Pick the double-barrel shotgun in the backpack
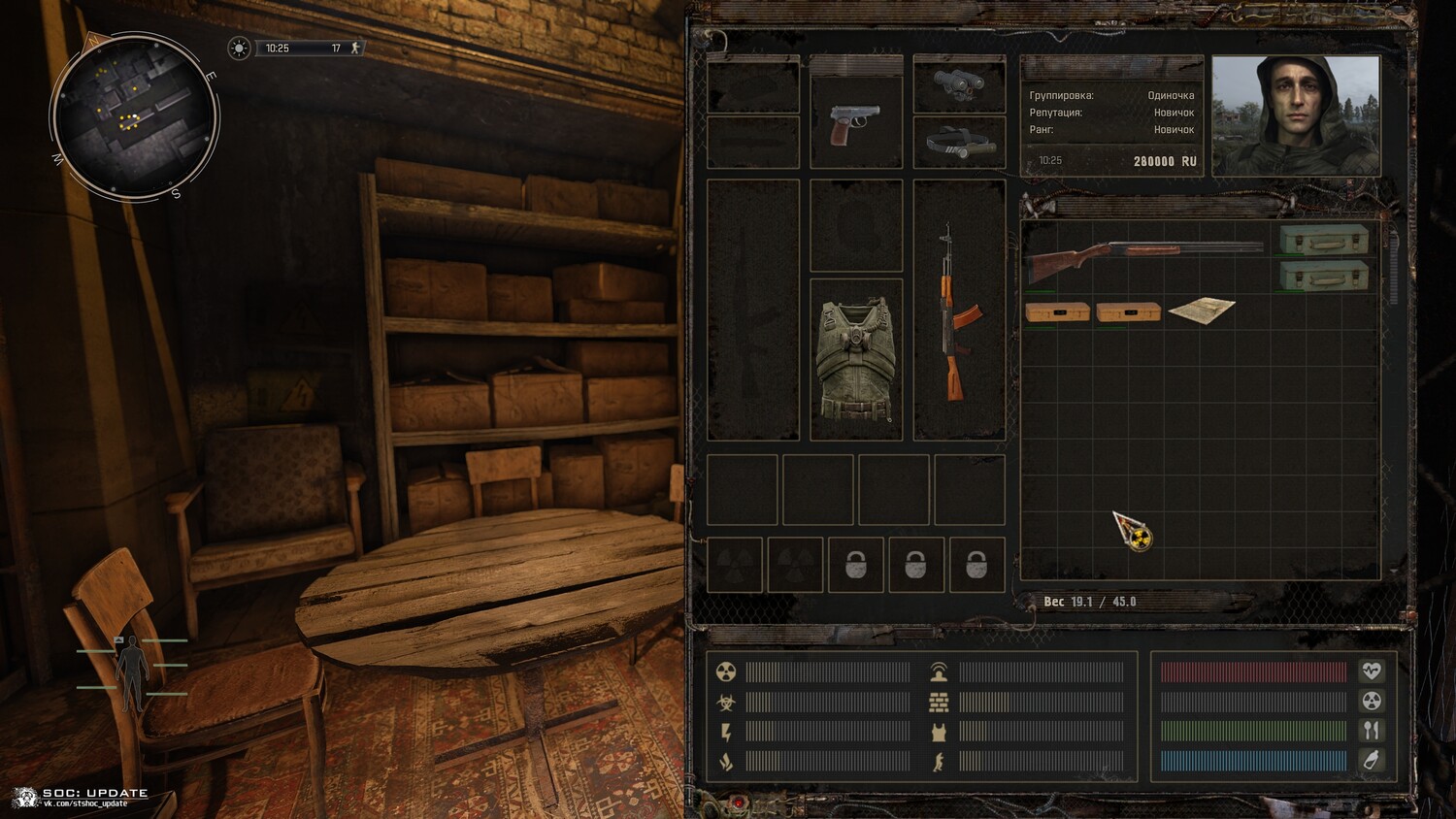Image resolution: width=1456 pixels, height=819 pixels. point(1145,257)
